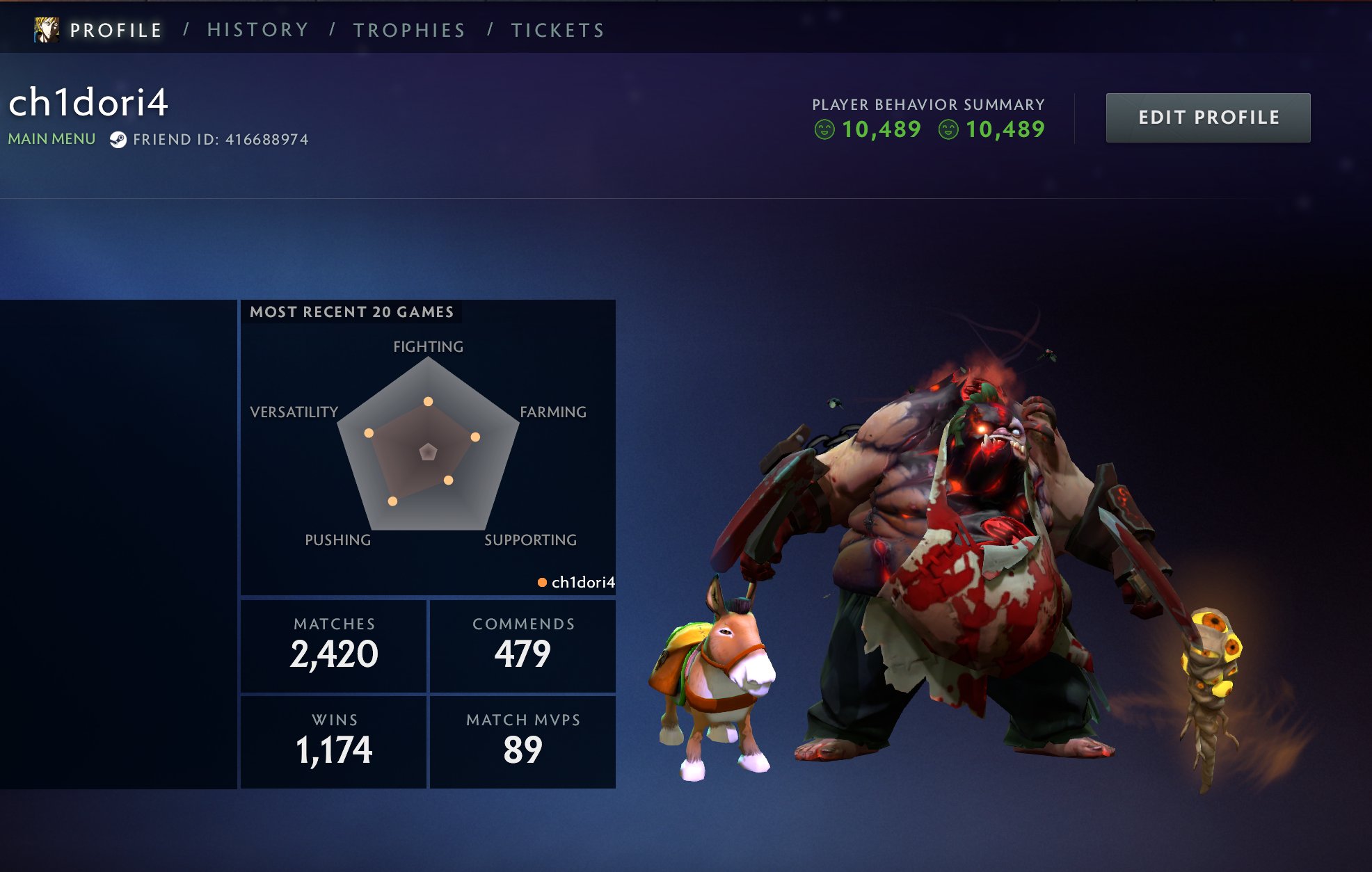Open the Profile tab

(x=115, y=30)
